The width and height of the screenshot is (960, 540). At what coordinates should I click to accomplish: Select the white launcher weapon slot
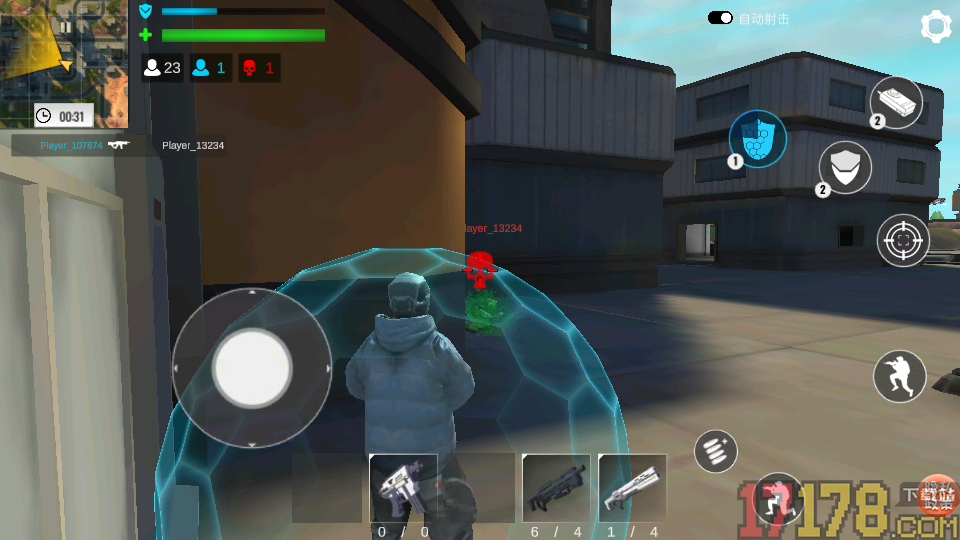coord(632,488)
